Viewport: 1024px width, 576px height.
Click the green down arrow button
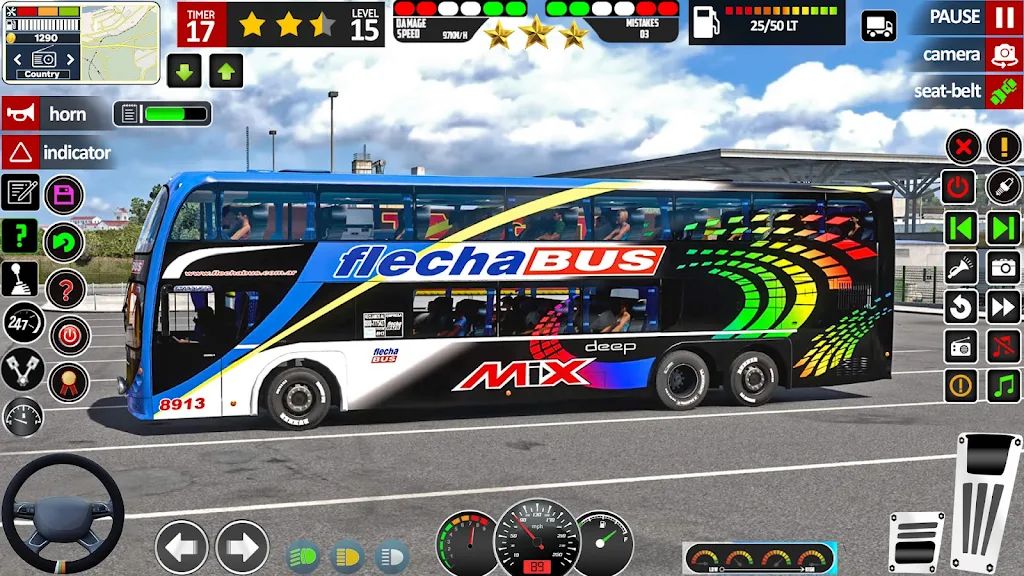(x=185, y=71)
